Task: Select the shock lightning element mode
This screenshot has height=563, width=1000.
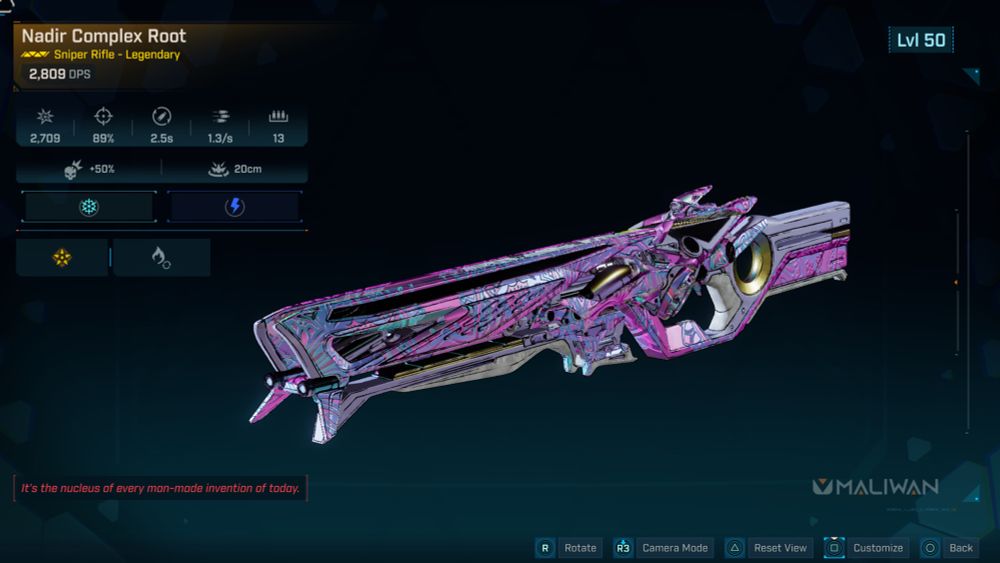Action: tap(234, 207)
